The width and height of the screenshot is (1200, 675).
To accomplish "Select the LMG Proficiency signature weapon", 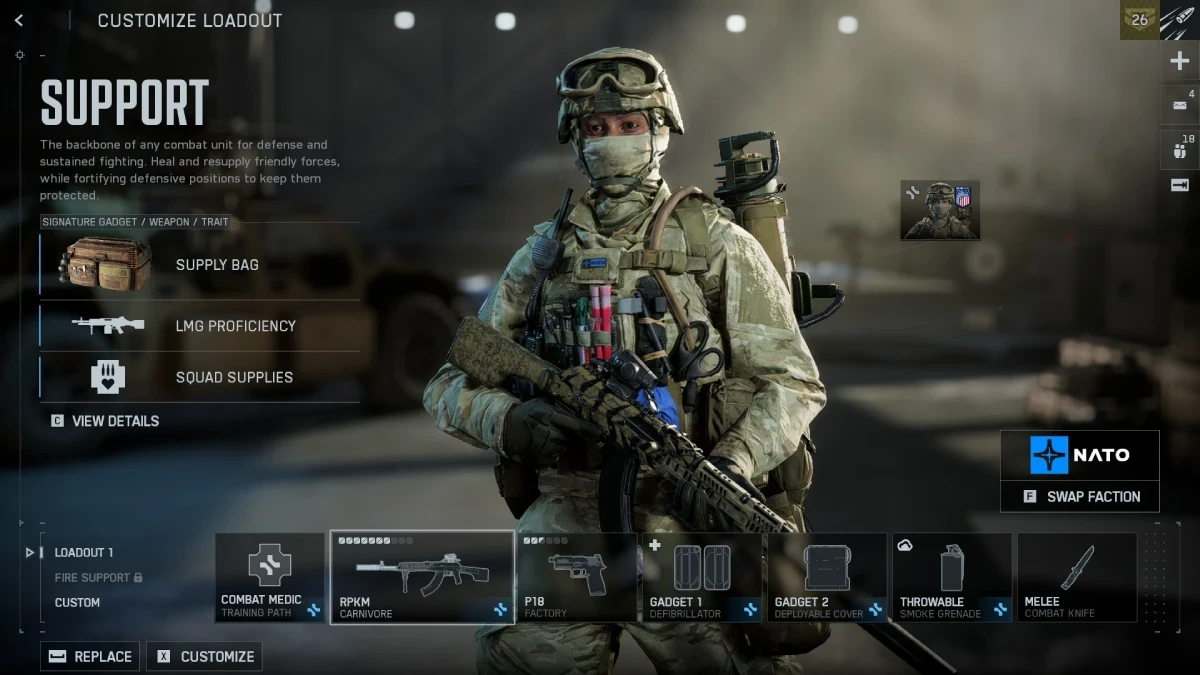I will coord(200,326).
